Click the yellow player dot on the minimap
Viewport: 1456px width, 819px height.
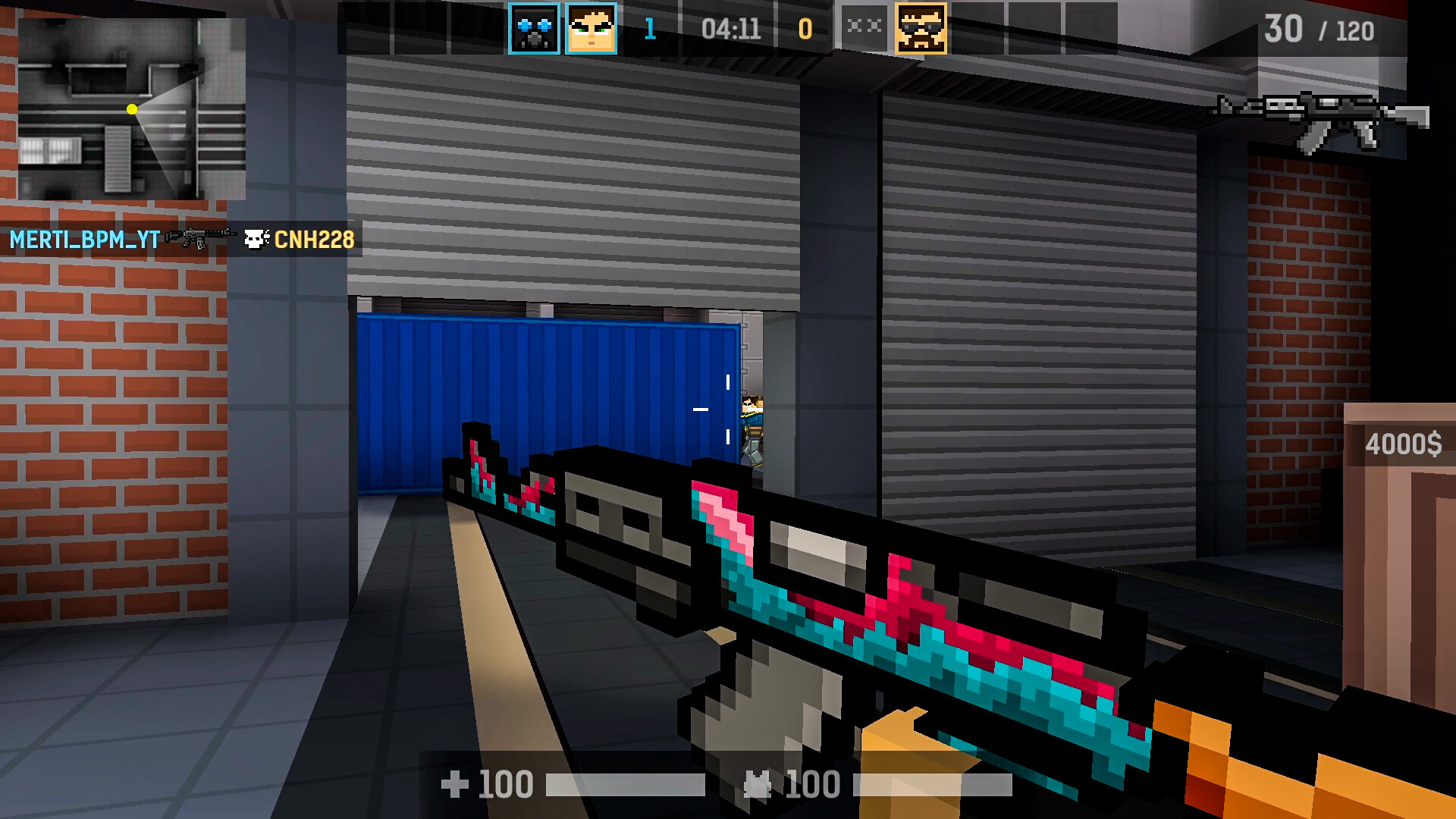point(132,110)
